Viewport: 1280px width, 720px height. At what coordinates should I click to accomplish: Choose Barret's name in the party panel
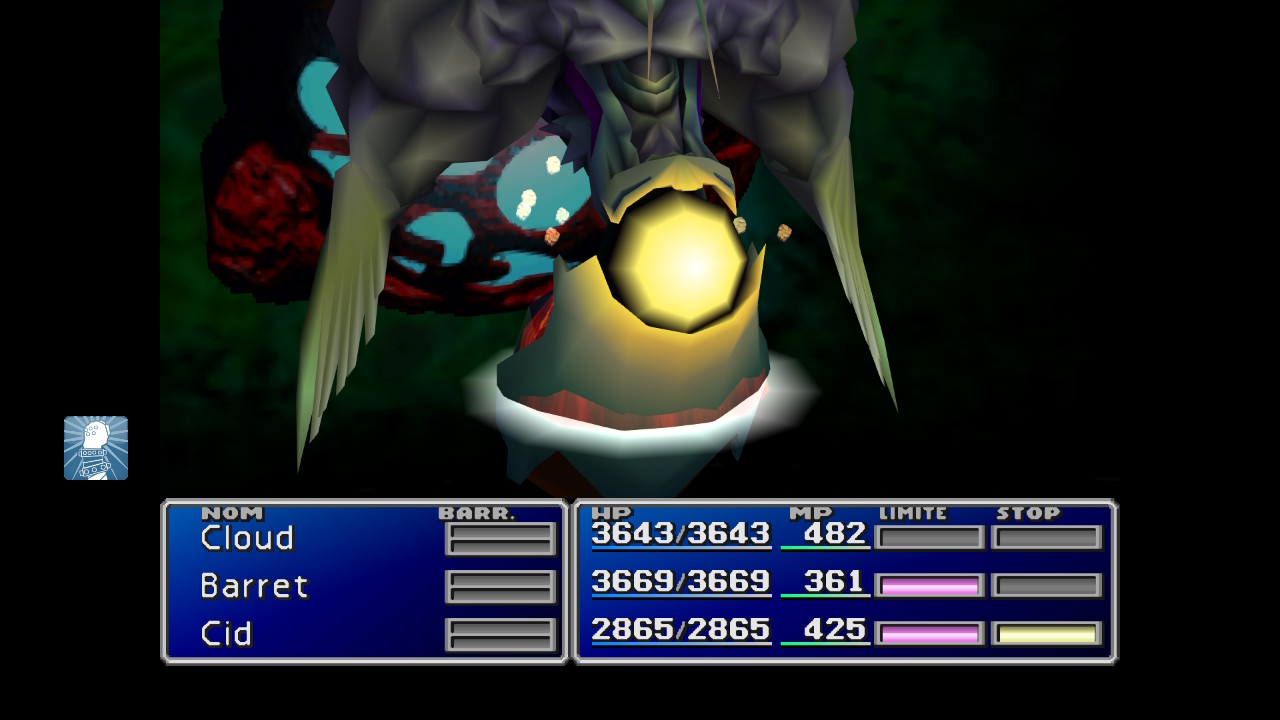(x=254, y=586)
